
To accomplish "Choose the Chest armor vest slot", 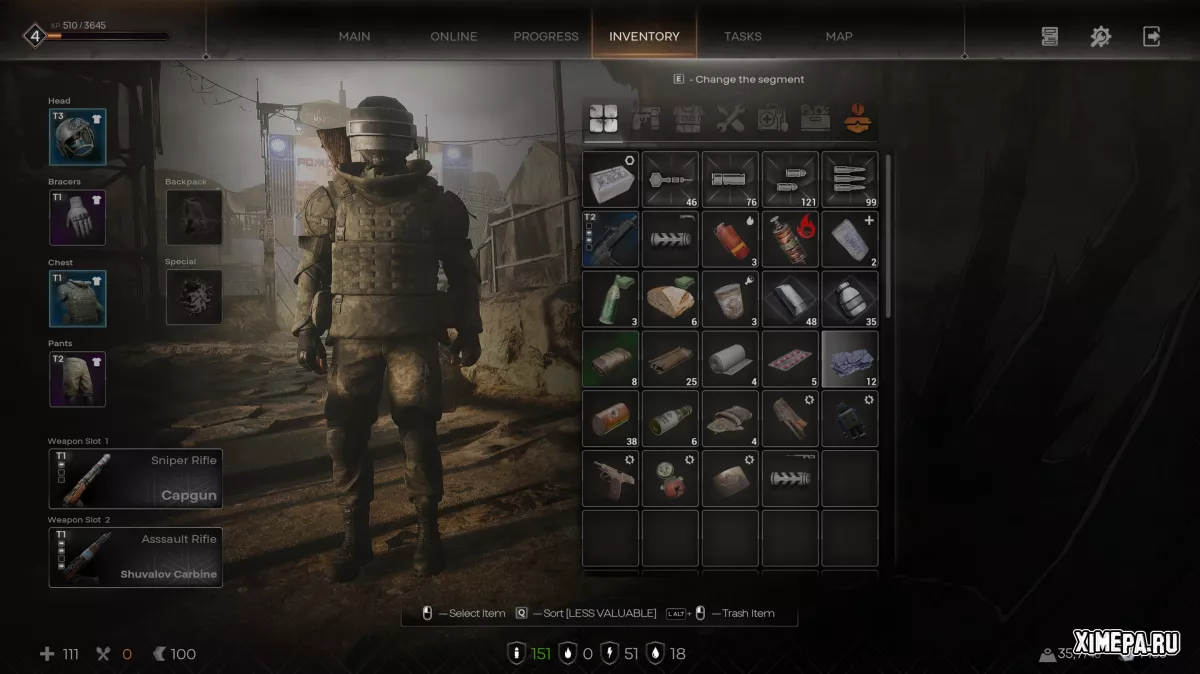I will (77, 299).
